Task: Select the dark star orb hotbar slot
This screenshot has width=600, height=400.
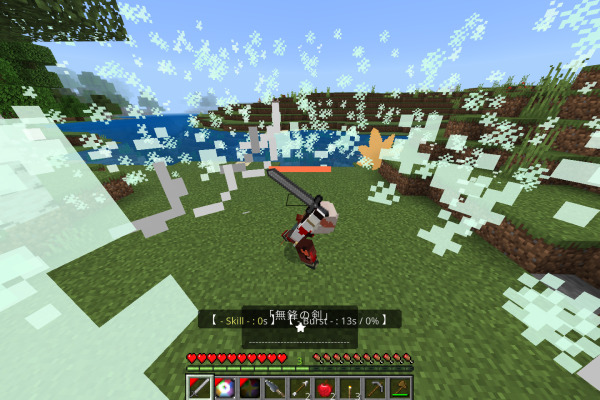Action: pyautogui.click(x=250, y=388)
